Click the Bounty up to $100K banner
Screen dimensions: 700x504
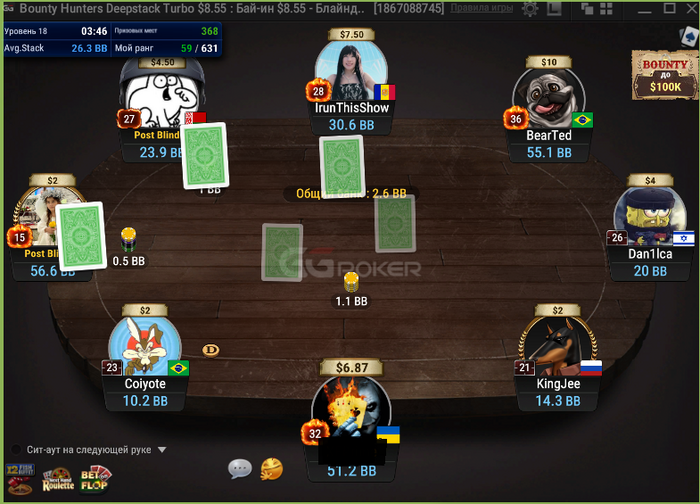(x=663, y=74)
